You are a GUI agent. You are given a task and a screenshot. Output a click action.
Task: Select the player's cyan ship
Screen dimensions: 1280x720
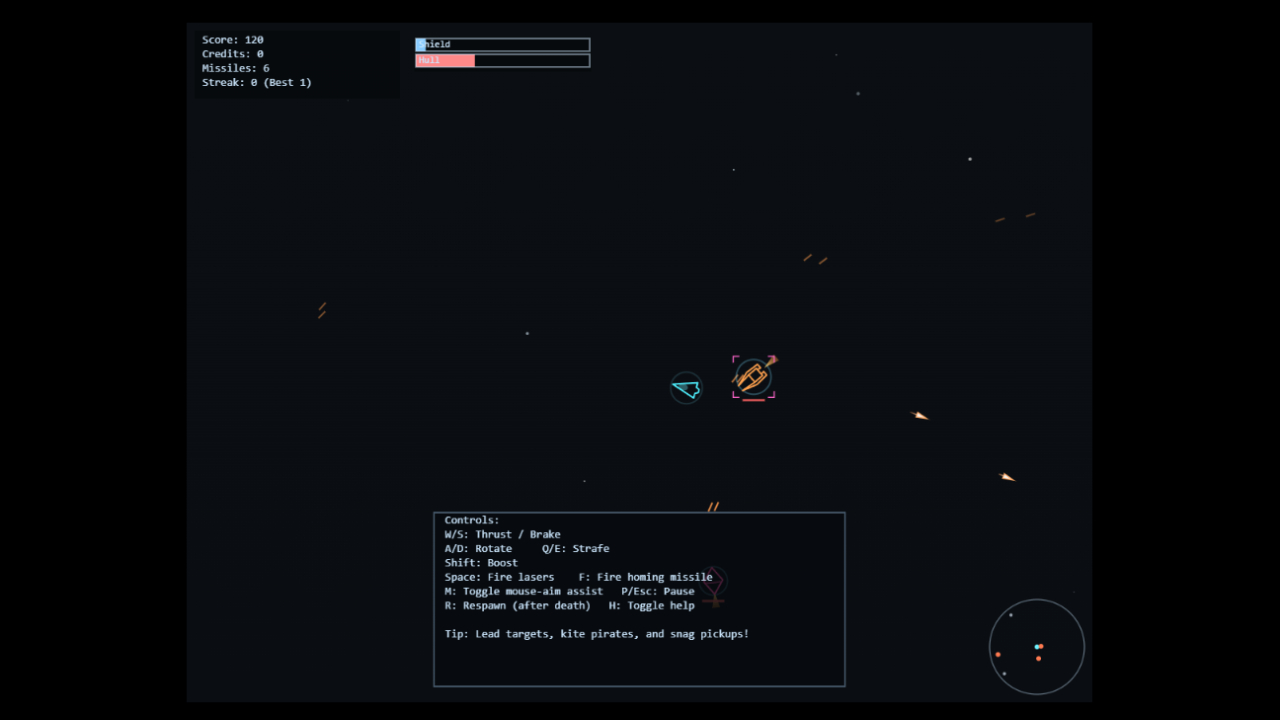[x=686, y=388]
